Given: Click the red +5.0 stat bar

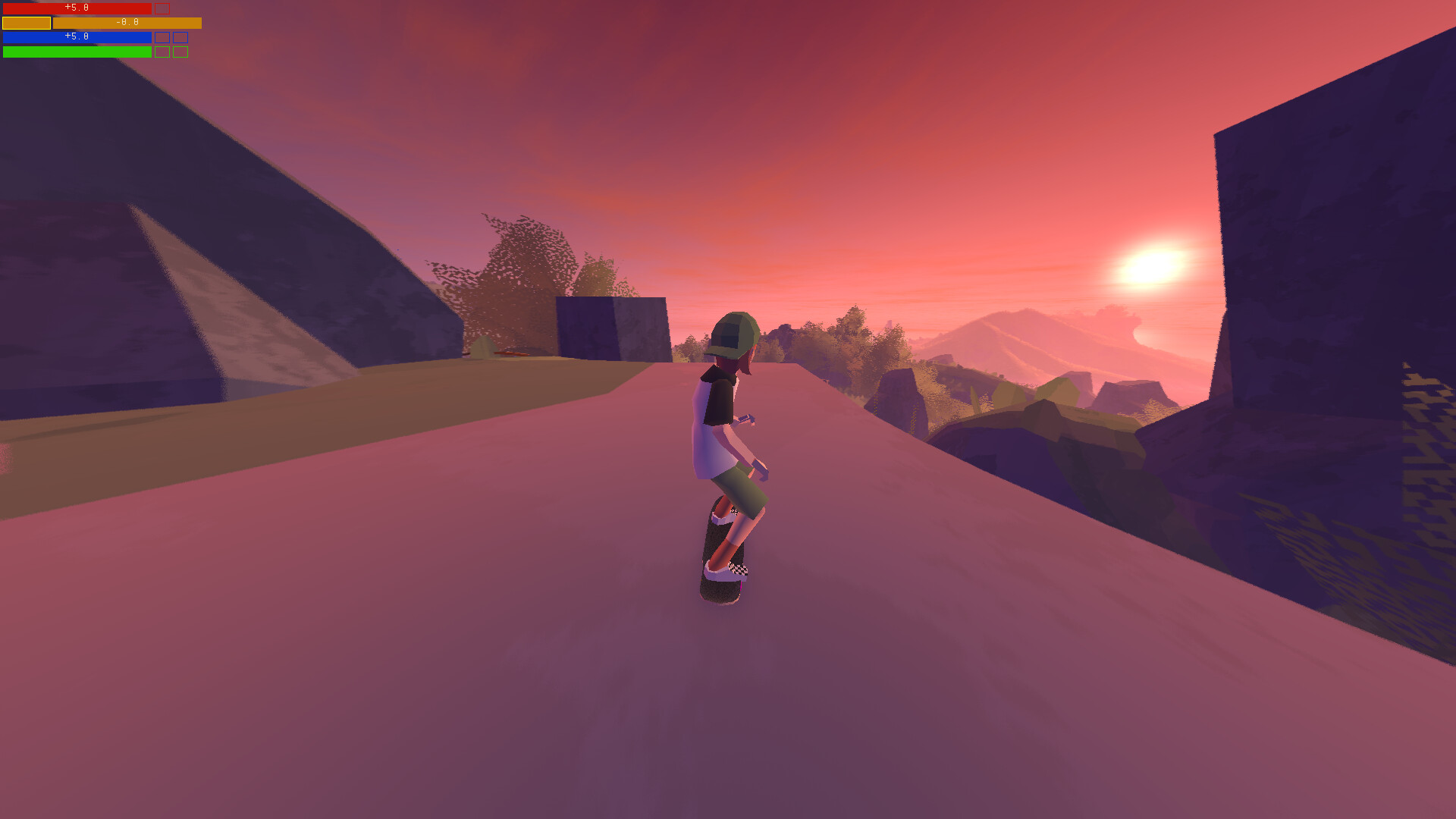Looking at the screenshot, I should [76, 8].
